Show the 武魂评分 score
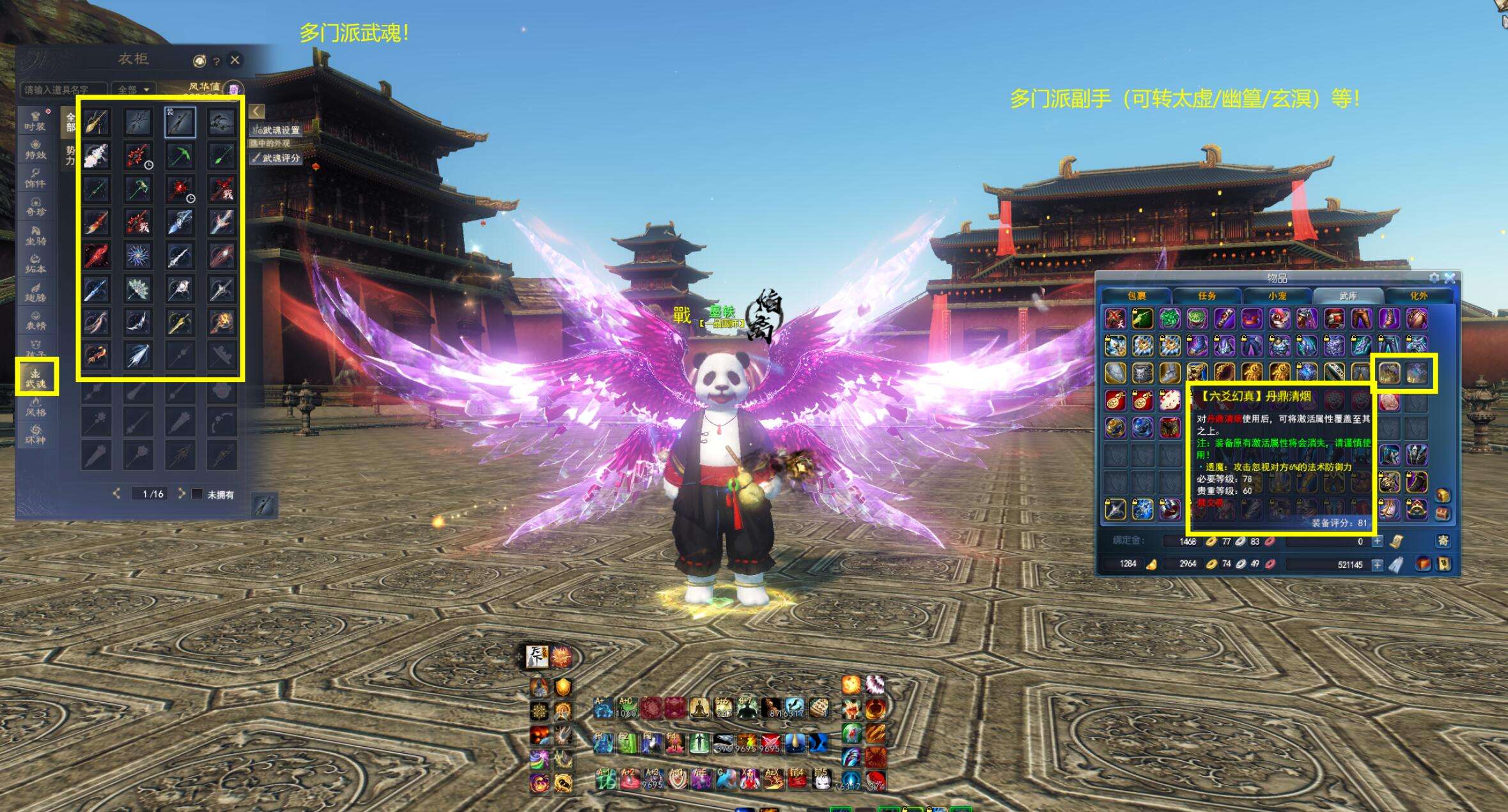1508x812 pixels. (x=276, y=158)
